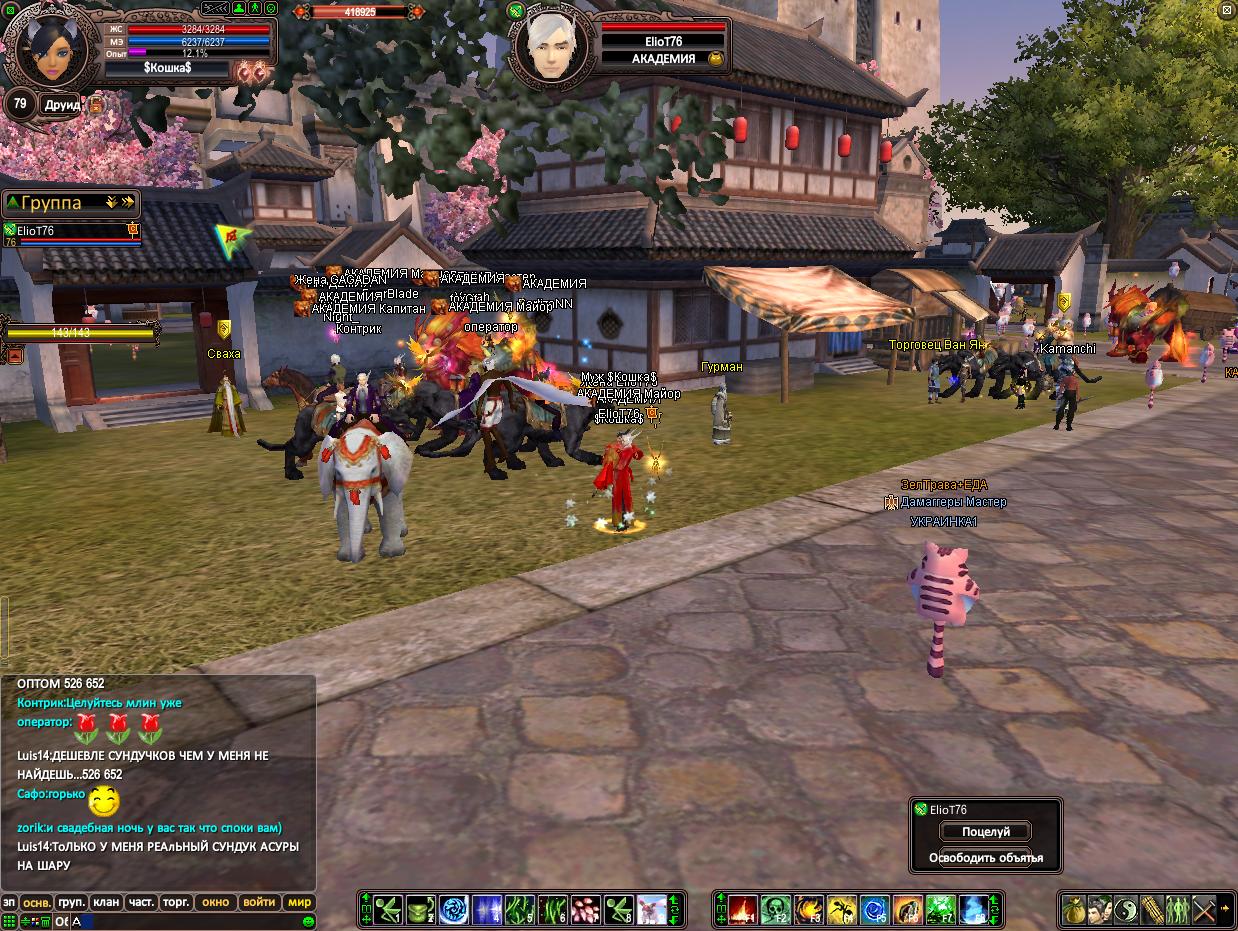Select the торг. trade chat tab
Screen dimensions: 1238x931
[176, 902]
